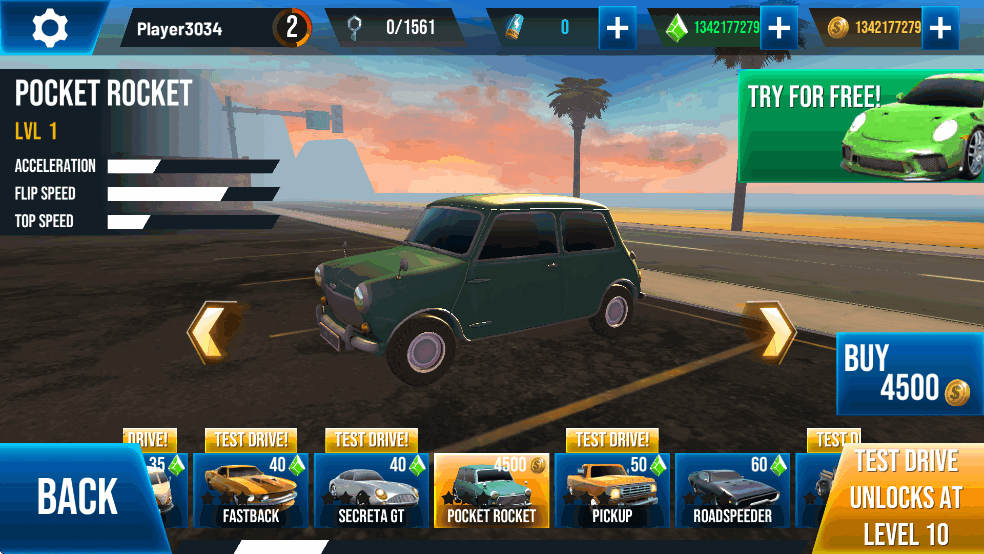Click the Test Drive tag above Pickup
Screen dimensions: 984x554
pos(612,440)
